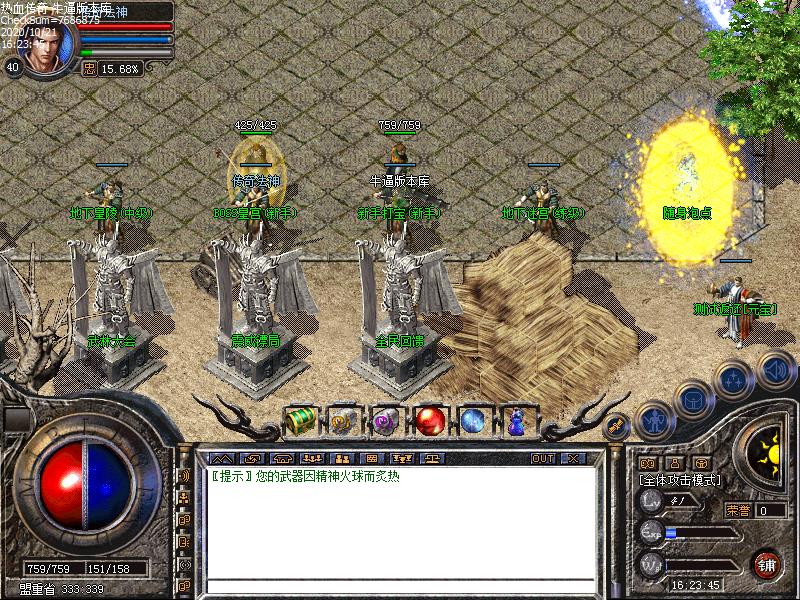Click the small crossed-tools round button
800x600 pixels.
click(x=616, y=425)
